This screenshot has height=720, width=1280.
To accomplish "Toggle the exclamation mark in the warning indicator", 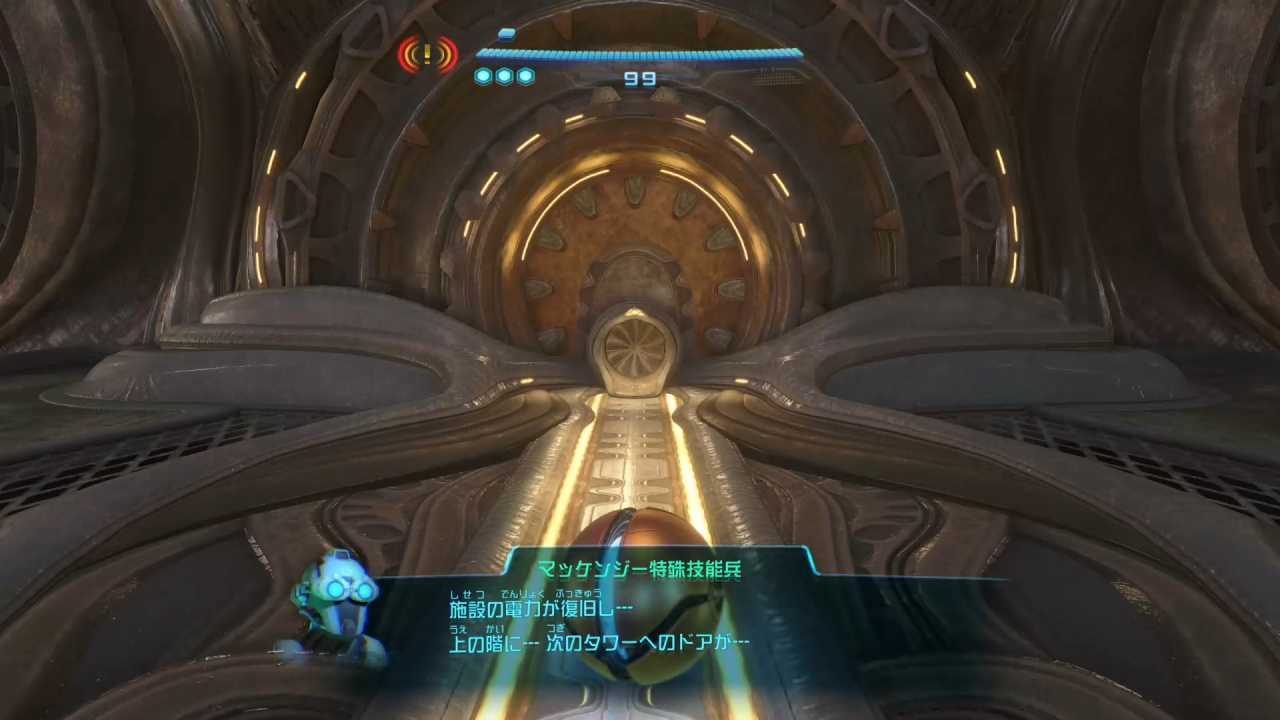I will 428,55.
